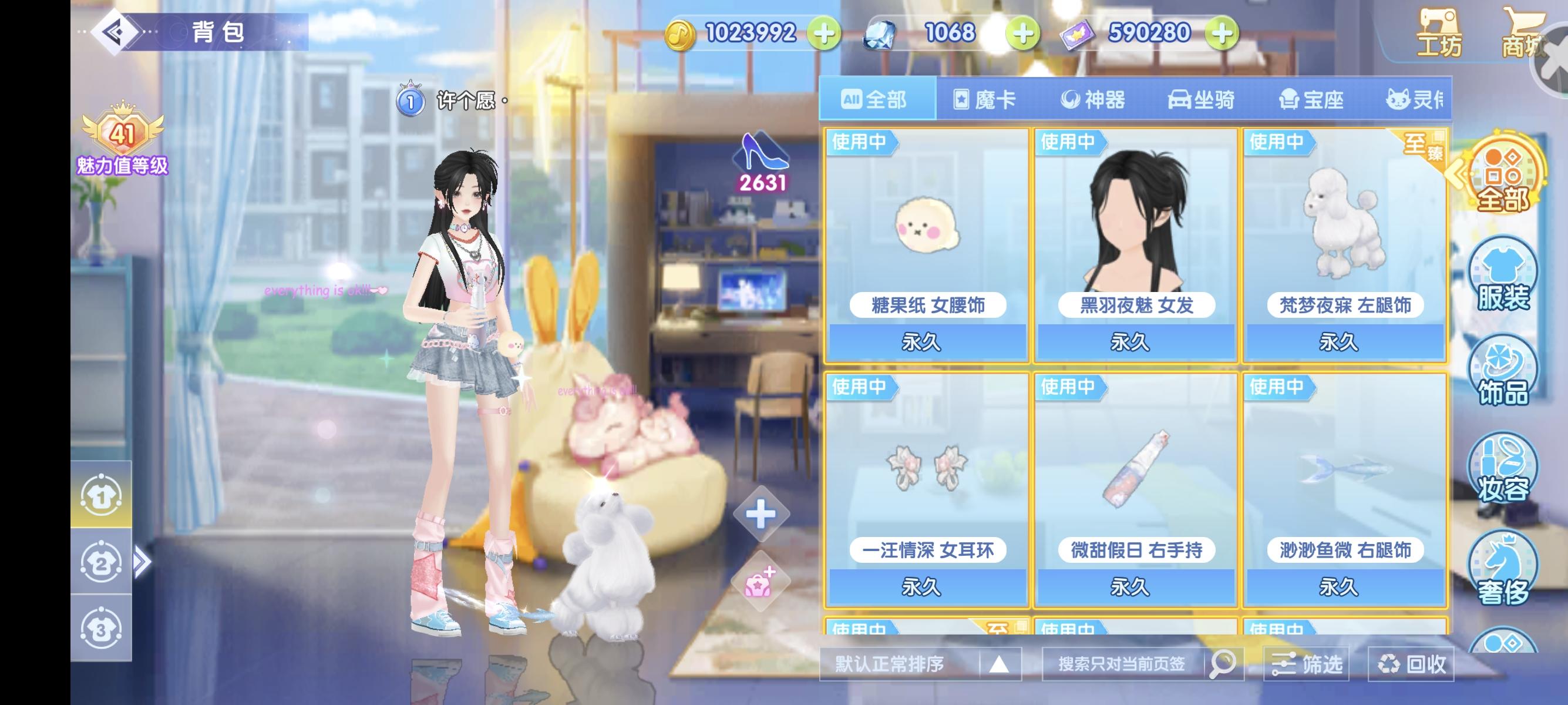This screenshot has height=705, width=1568.
Task: Add gold coins via plus button
Action: [825, 33]
